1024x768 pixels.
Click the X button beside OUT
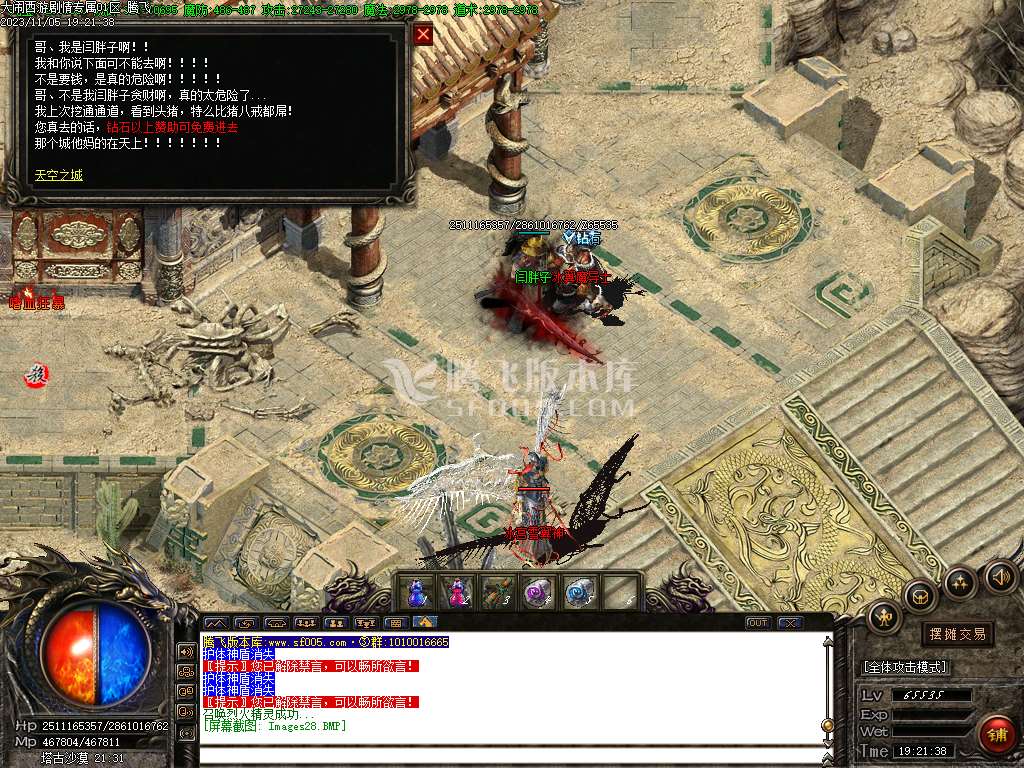click(x=790, y=623)
